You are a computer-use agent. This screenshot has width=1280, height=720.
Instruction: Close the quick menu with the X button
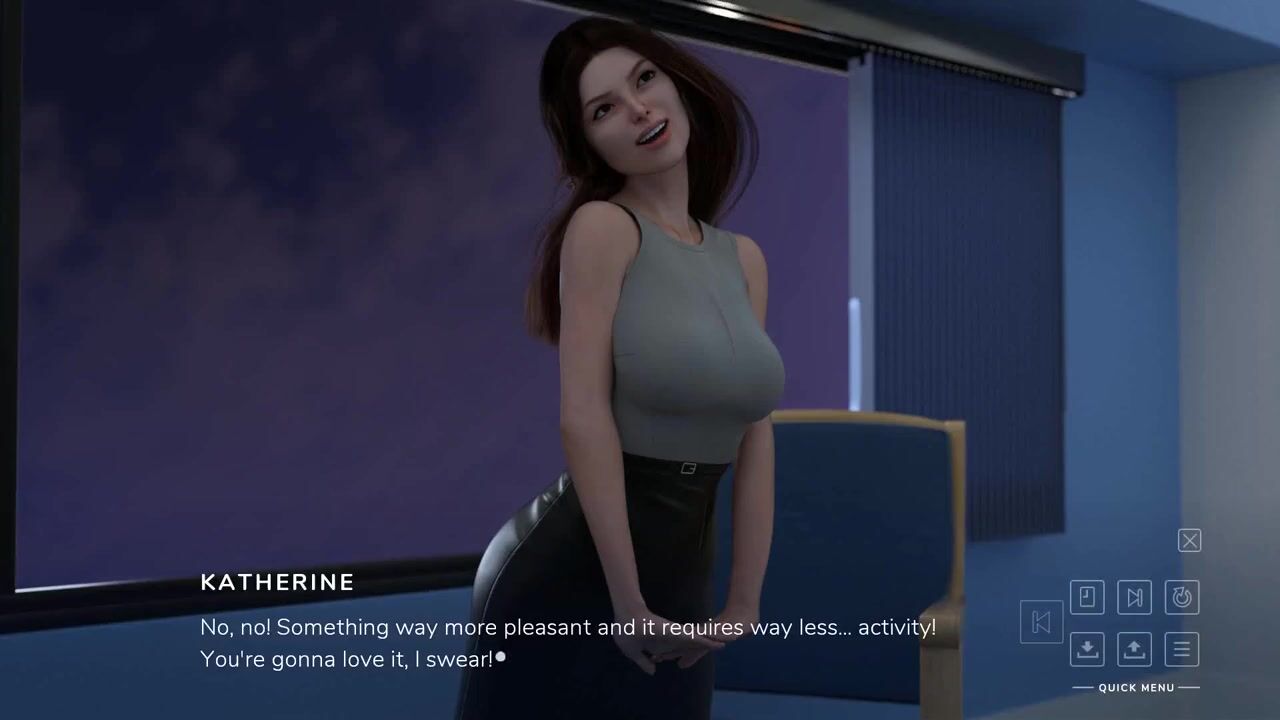pos(1189,541)
